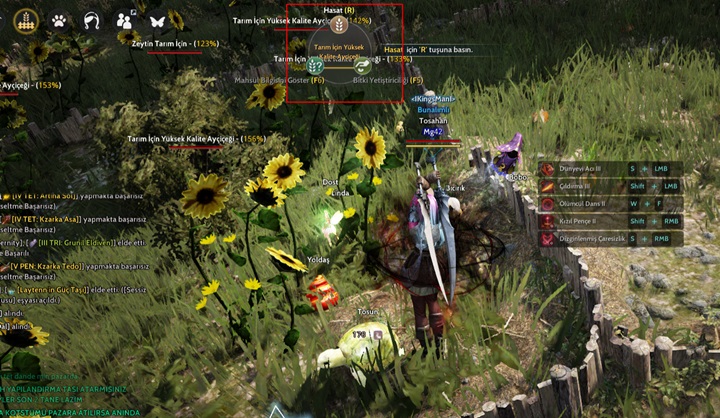Screen dimensions: 720x418
Task: Select the Bitki Yetiştiriciliği arrow icon
Action: coord(362,65)
